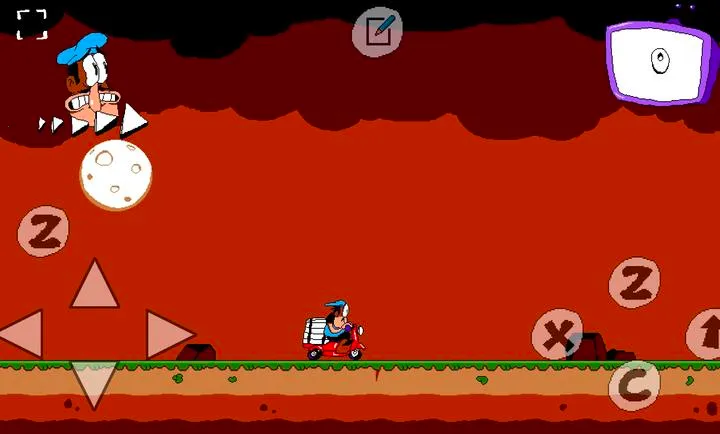Tap the Z button above the d-pad
This screenshot has width=720, height=434.
(43, 232)
